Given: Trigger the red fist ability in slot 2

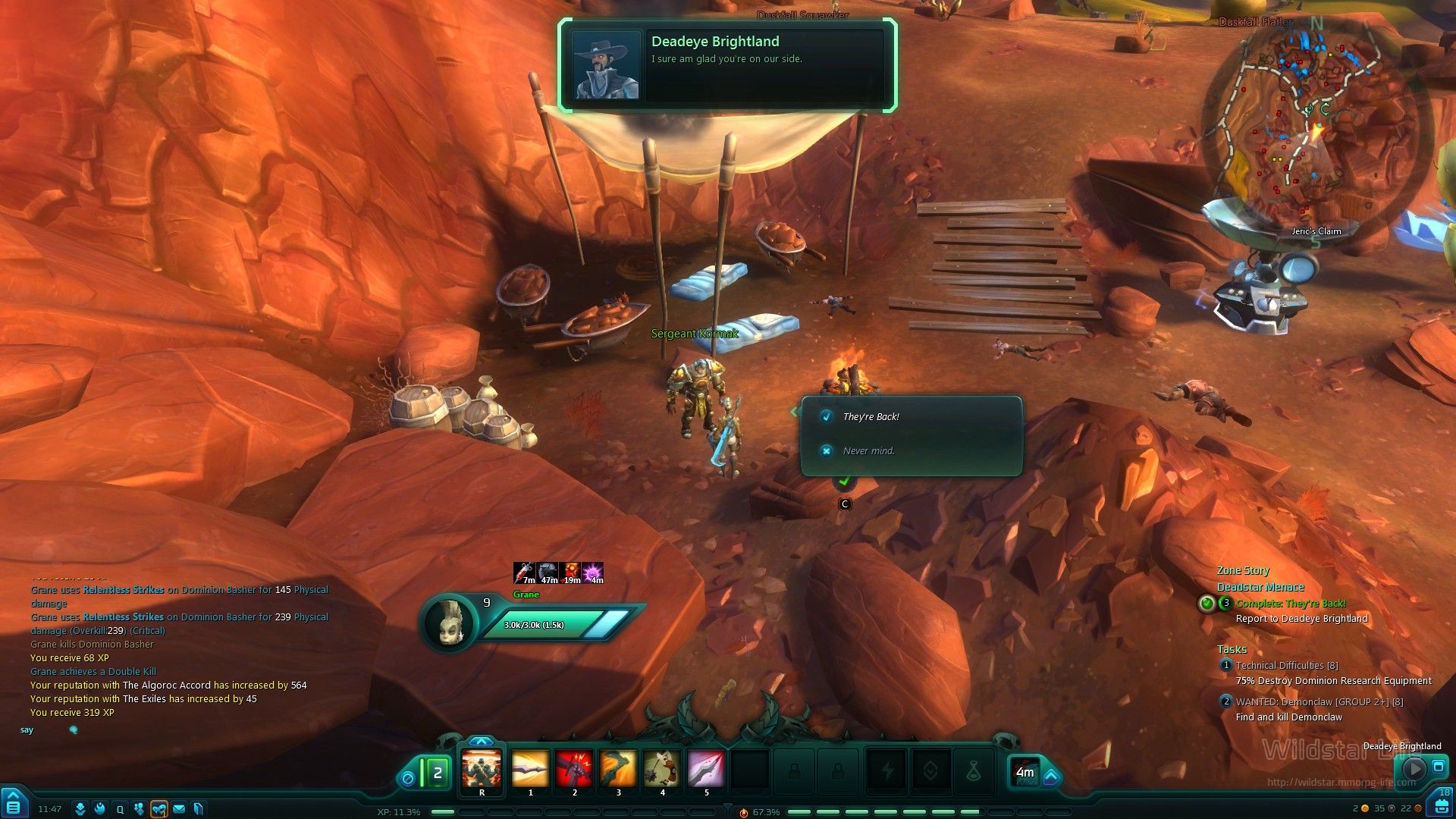Looking at the screenshot, I should point(574,769).
